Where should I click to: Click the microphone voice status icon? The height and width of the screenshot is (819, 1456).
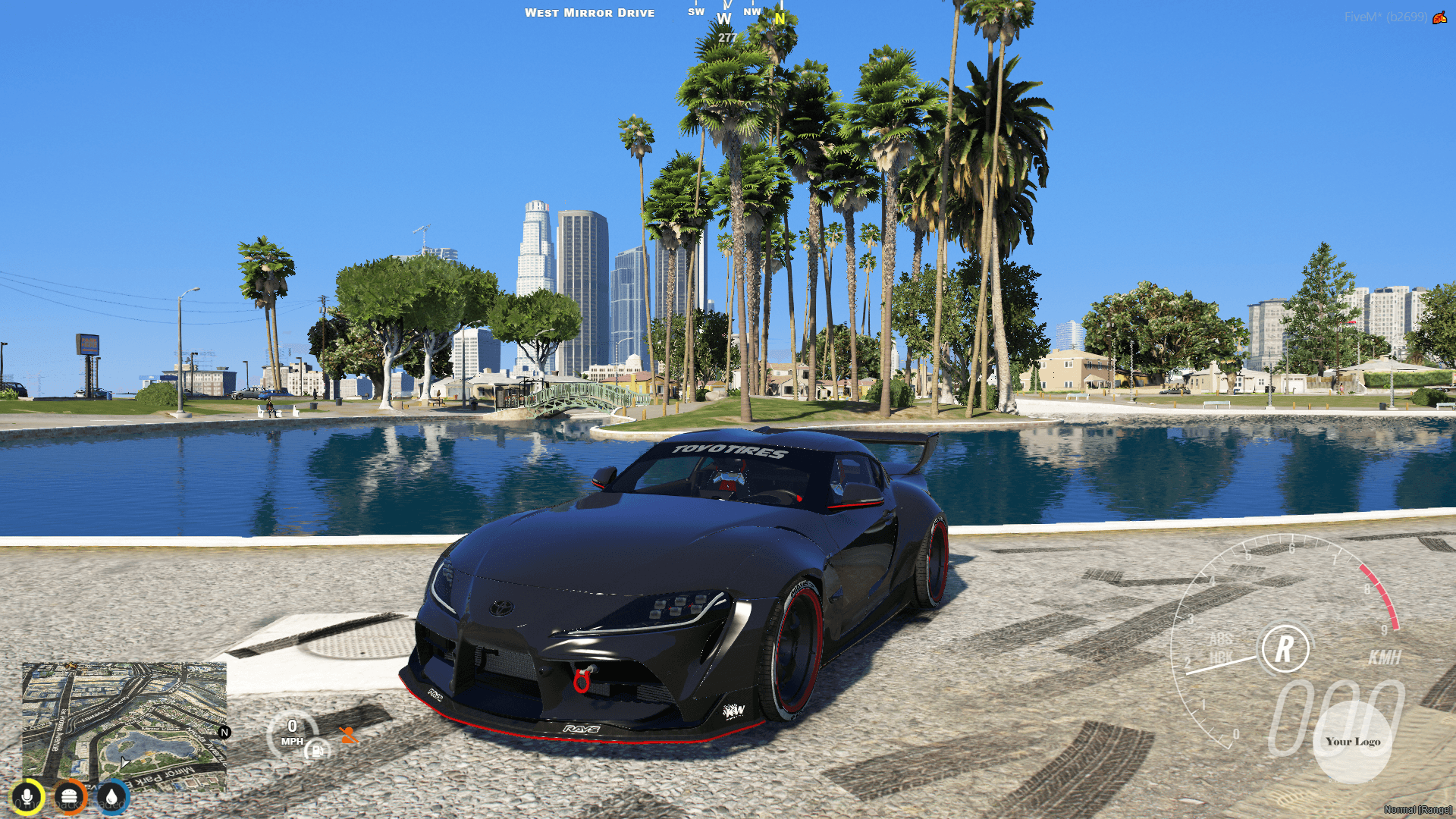coord(27,797)
